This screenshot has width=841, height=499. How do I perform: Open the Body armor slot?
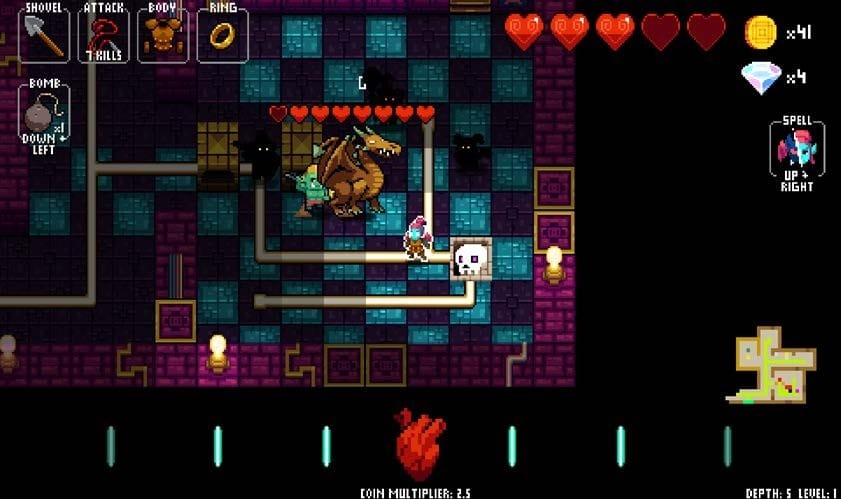coord(162,34)
